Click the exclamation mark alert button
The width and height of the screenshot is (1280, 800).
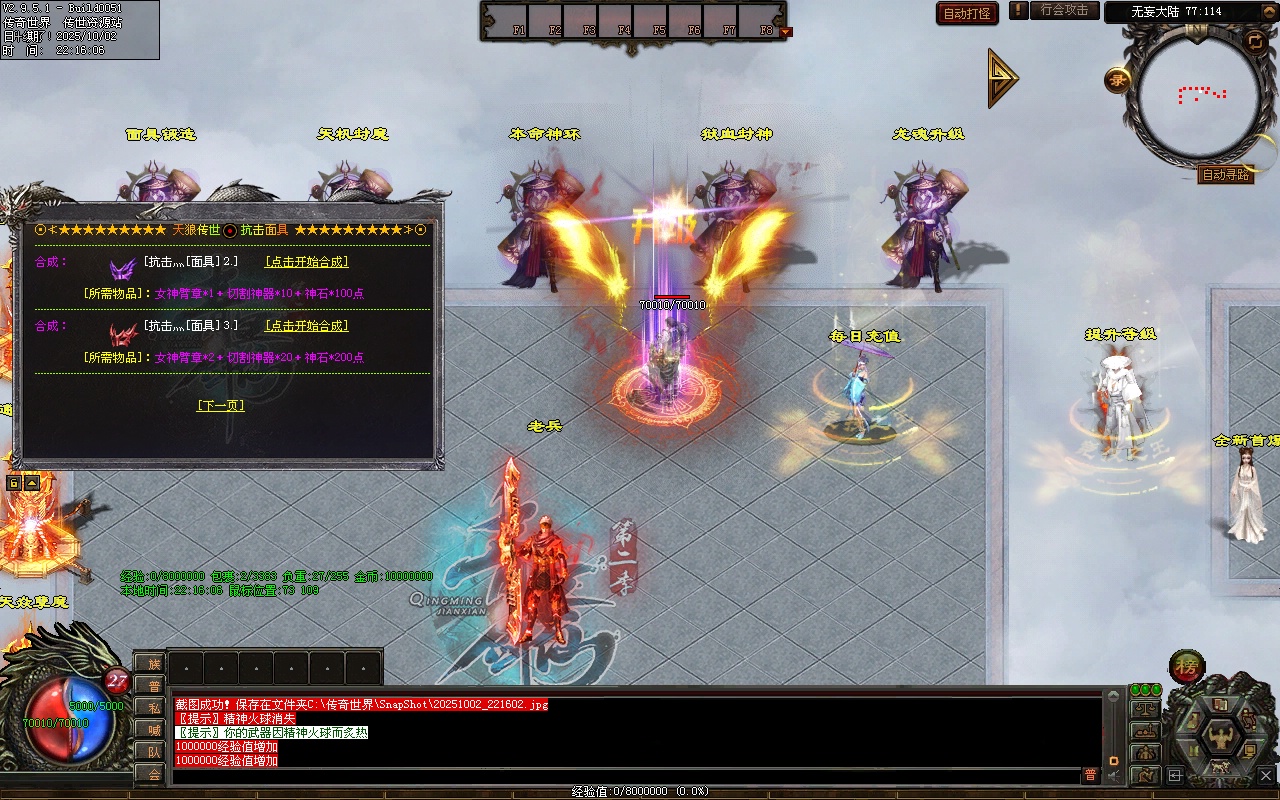click(x=1018, y=10)
